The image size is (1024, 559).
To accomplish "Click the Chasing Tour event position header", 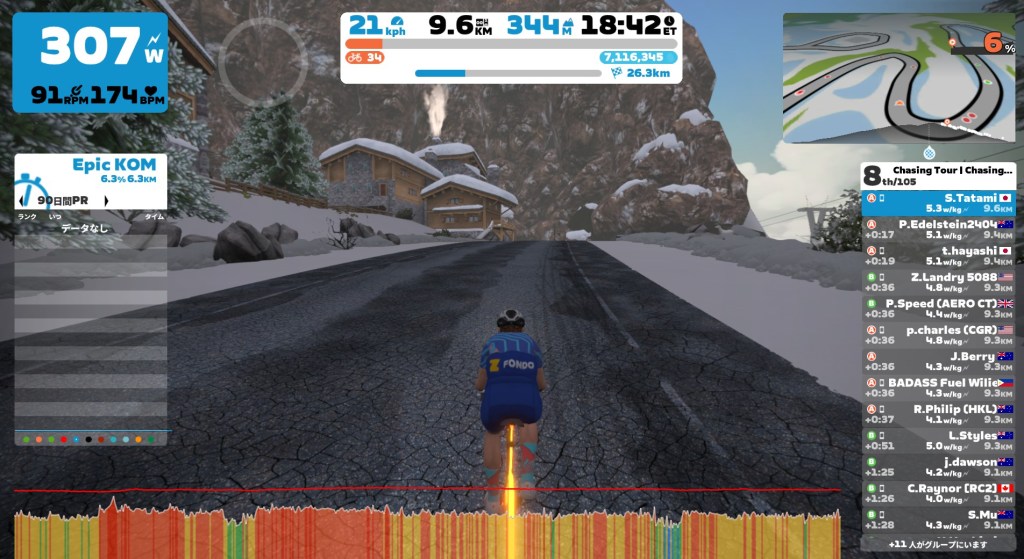I will pyautogui.click(x=938, y=175).
